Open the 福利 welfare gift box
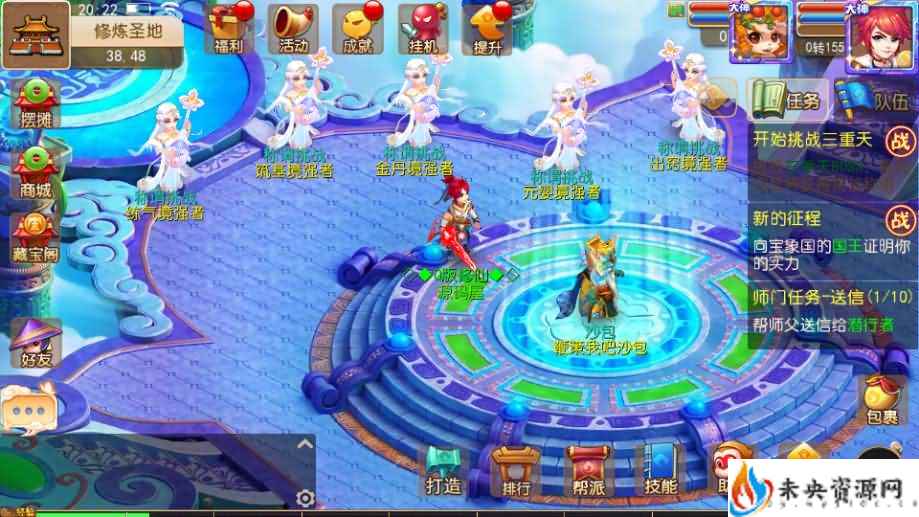 click(x=228, y=26)
